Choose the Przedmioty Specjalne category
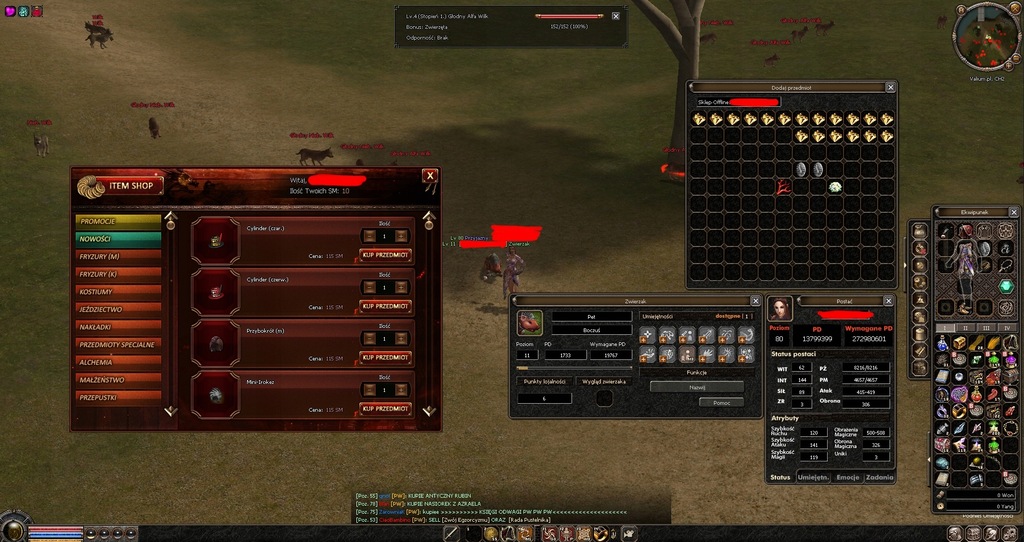The width and height of the screenshot is (1024, 542). 118,344
